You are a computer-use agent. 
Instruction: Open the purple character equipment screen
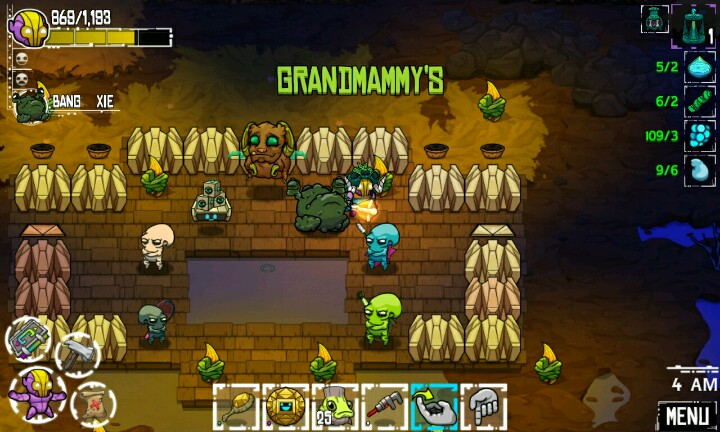[x=37, y=390]
